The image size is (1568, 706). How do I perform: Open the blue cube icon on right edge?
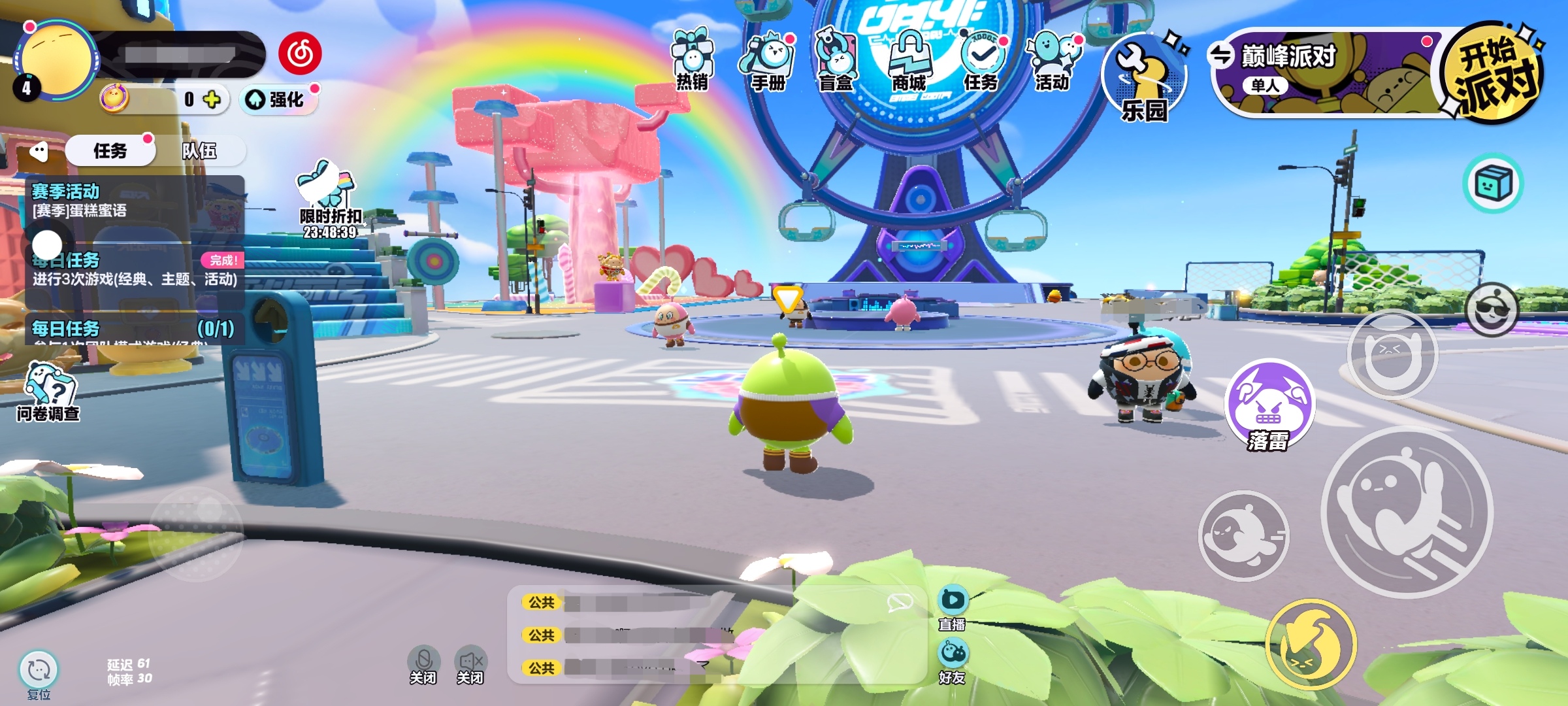[1492, 183]
